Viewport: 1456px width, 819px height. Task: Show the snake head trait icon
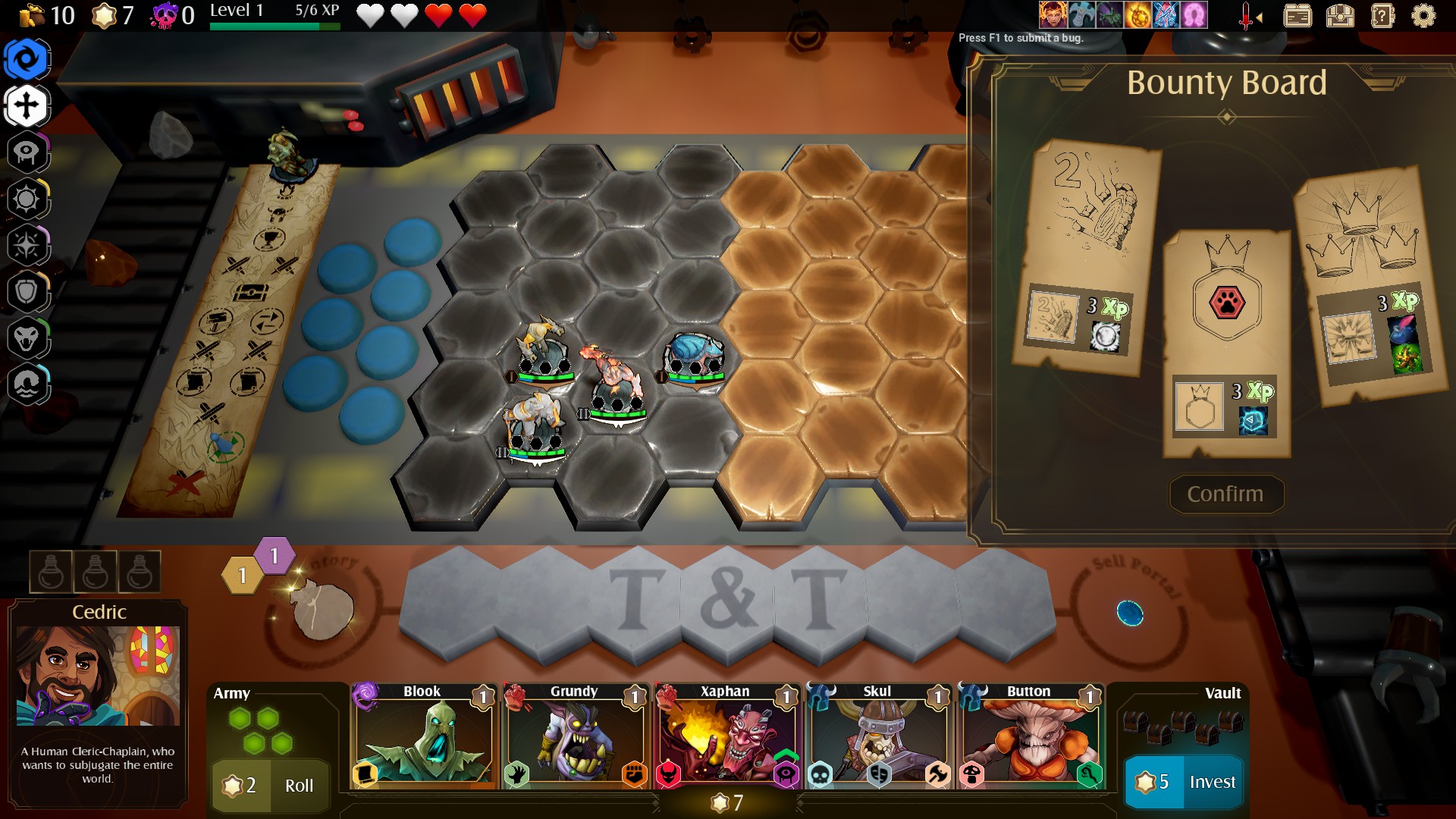point(27,338)
